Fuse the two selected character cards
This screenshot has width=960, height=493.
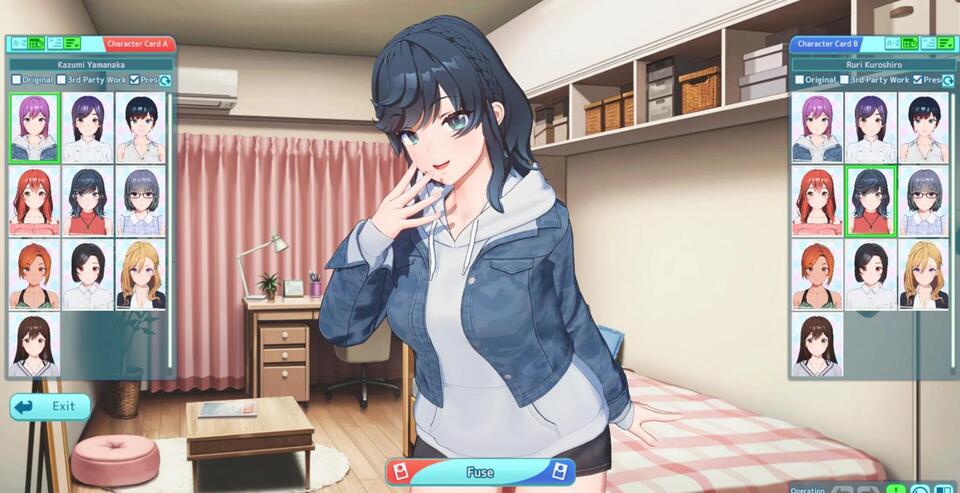tap(480, 472)
